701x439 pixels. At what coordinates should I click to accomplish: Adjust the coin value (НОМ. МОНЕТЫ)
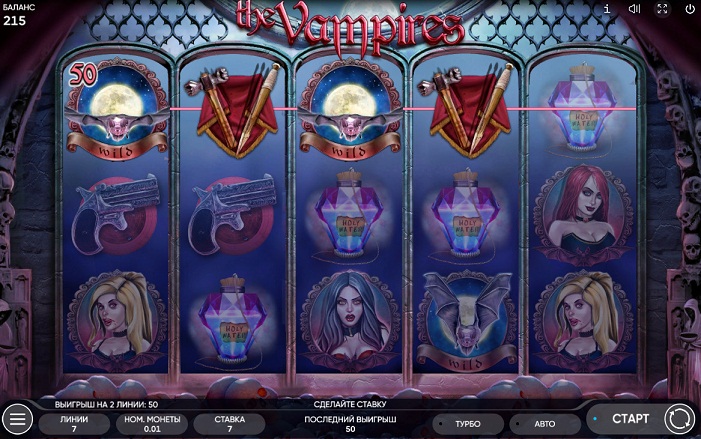click(150, 424)
